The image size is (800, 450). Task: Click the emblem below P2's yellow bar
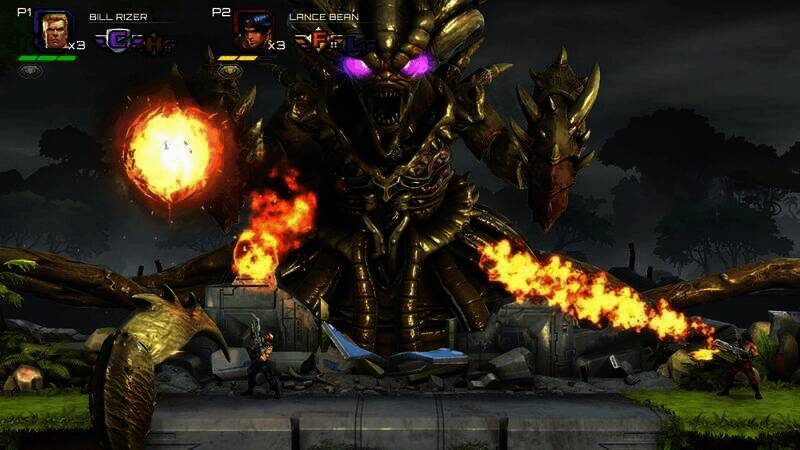(x=229, y=71)
